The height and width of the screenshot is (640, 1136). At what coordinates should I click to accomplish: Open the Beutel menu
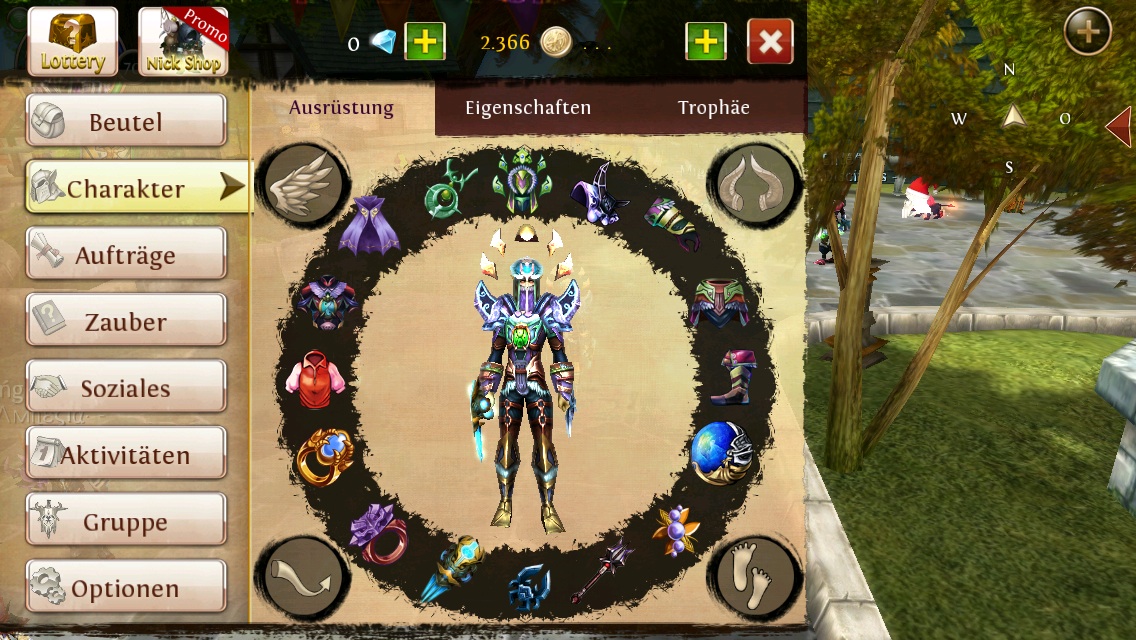point(126,122)
